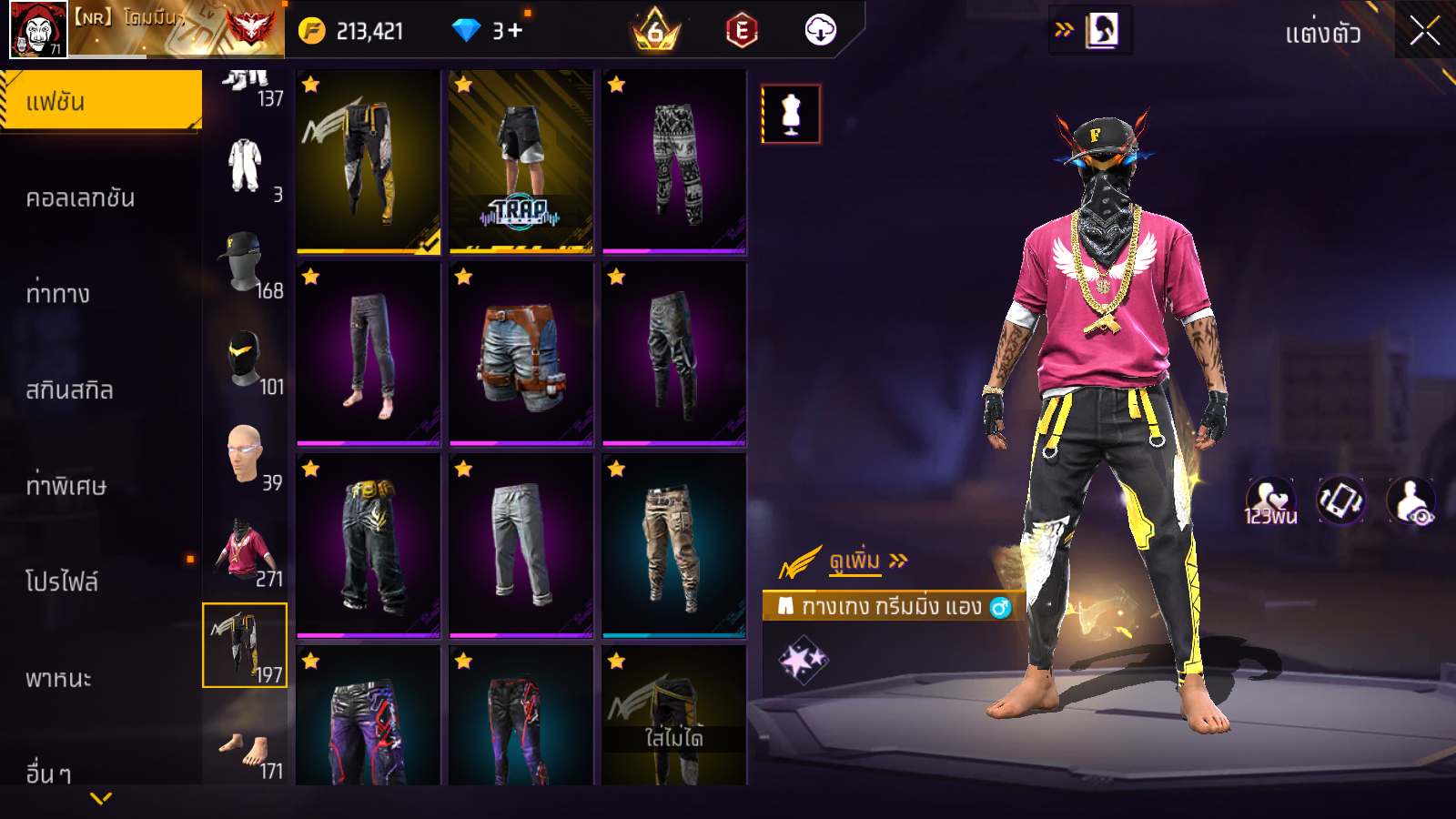Open the แฟชั่น fashion menu tab

tap(101, 101)
